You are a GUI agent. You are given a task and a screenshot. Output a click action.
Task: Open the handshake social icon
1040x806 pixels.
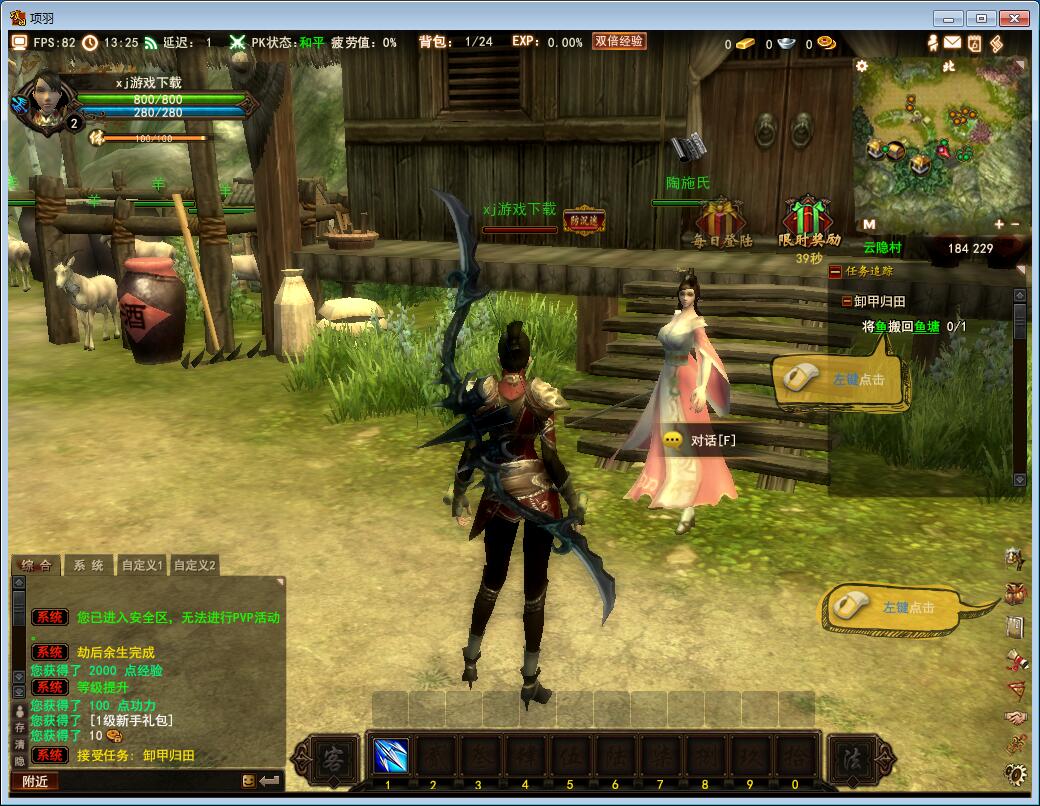click(x=1015, y=718)
